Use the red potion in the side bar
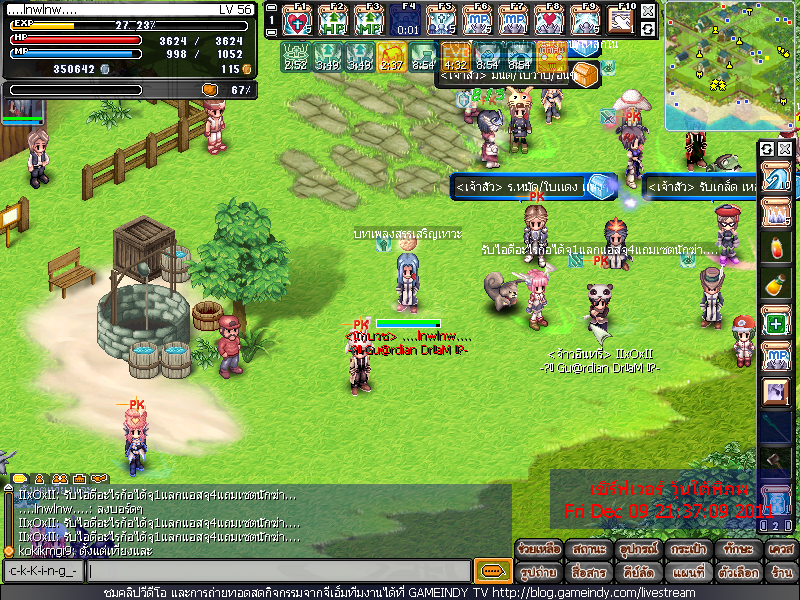The width and height of the screenshot is (800, 600). point(775,247)
